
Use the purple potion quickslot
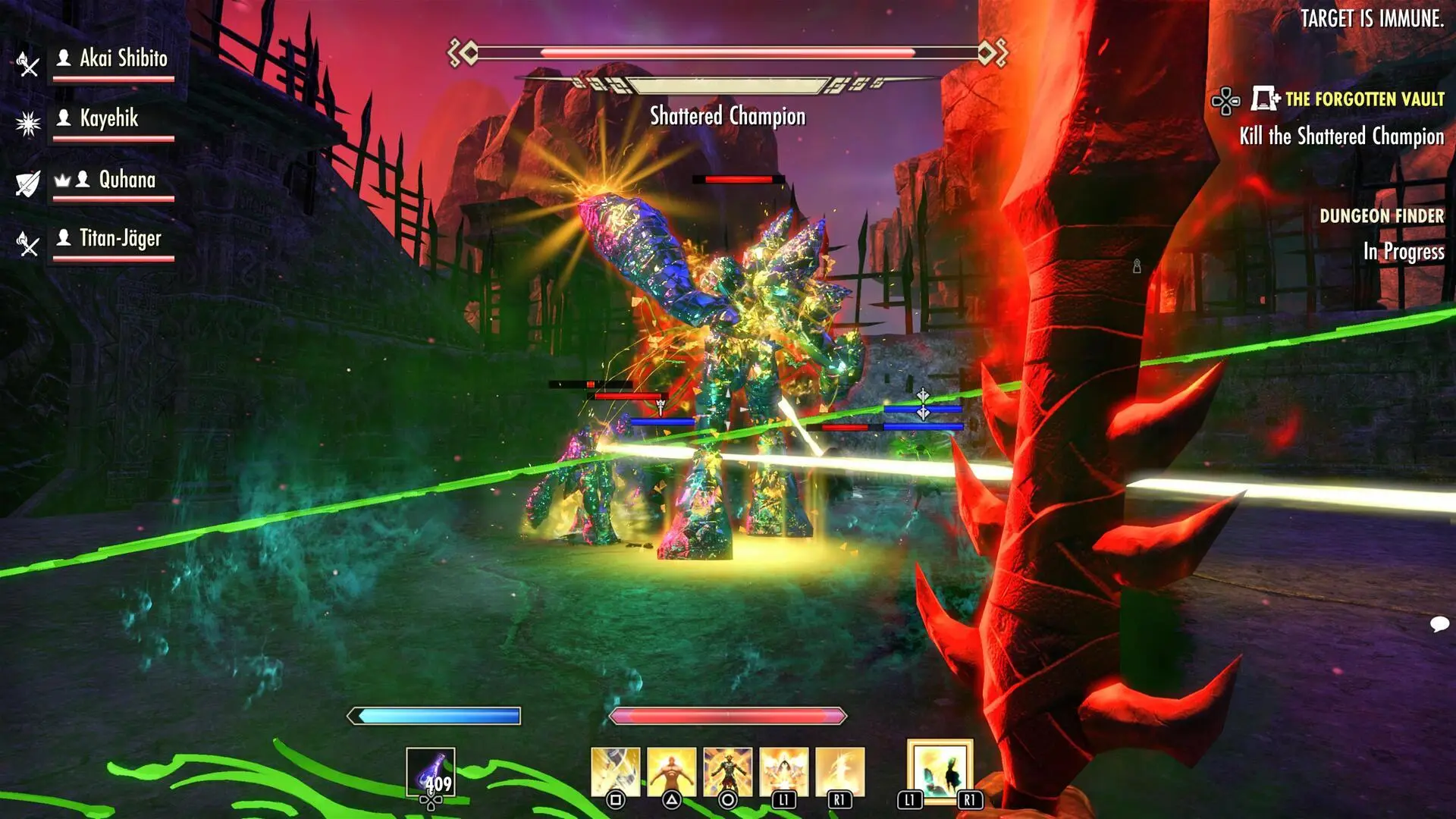click(x=431, y=772)
